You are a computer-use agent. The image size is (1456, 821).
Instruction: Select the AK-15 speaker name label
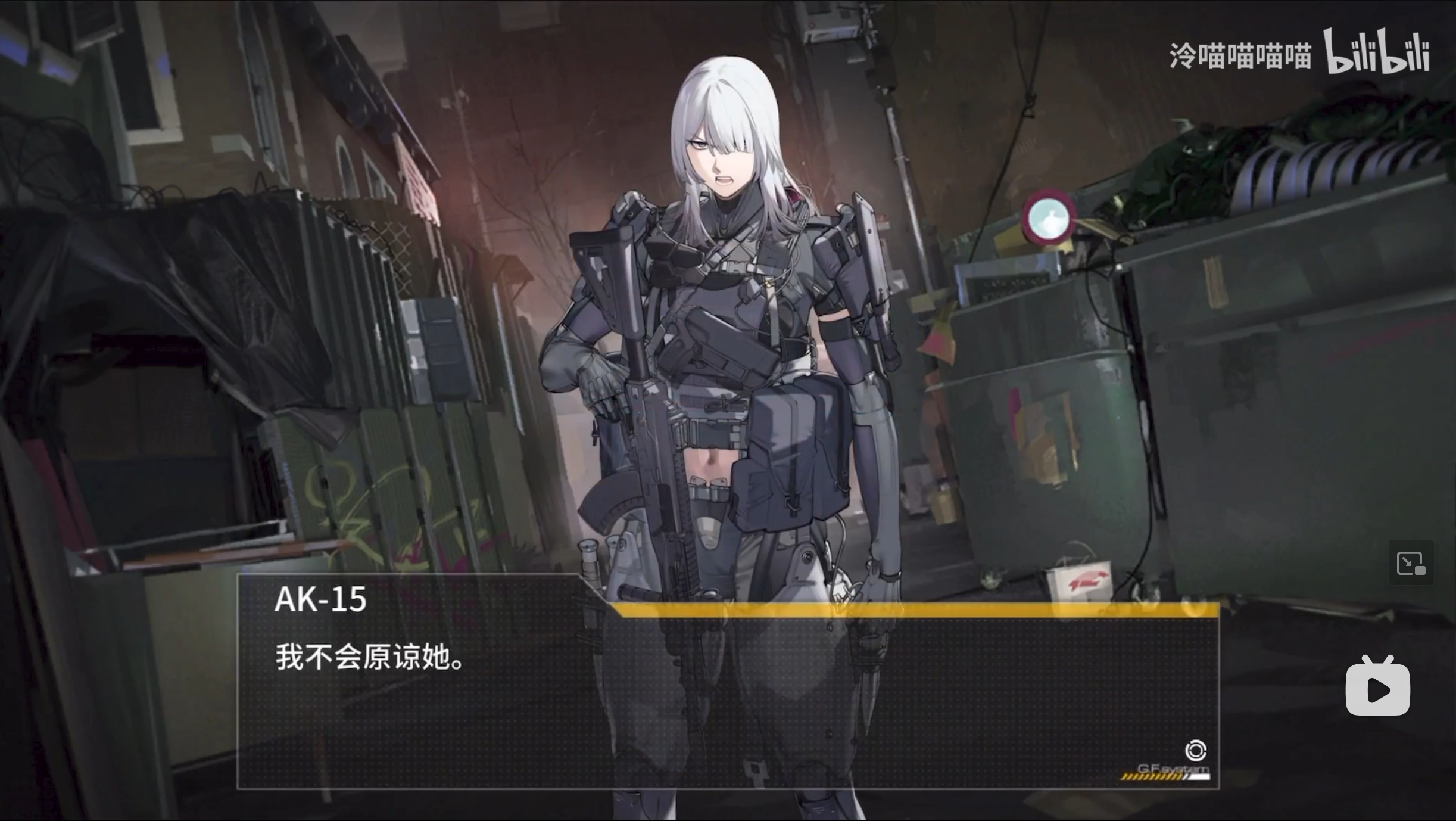click(322, 600)
